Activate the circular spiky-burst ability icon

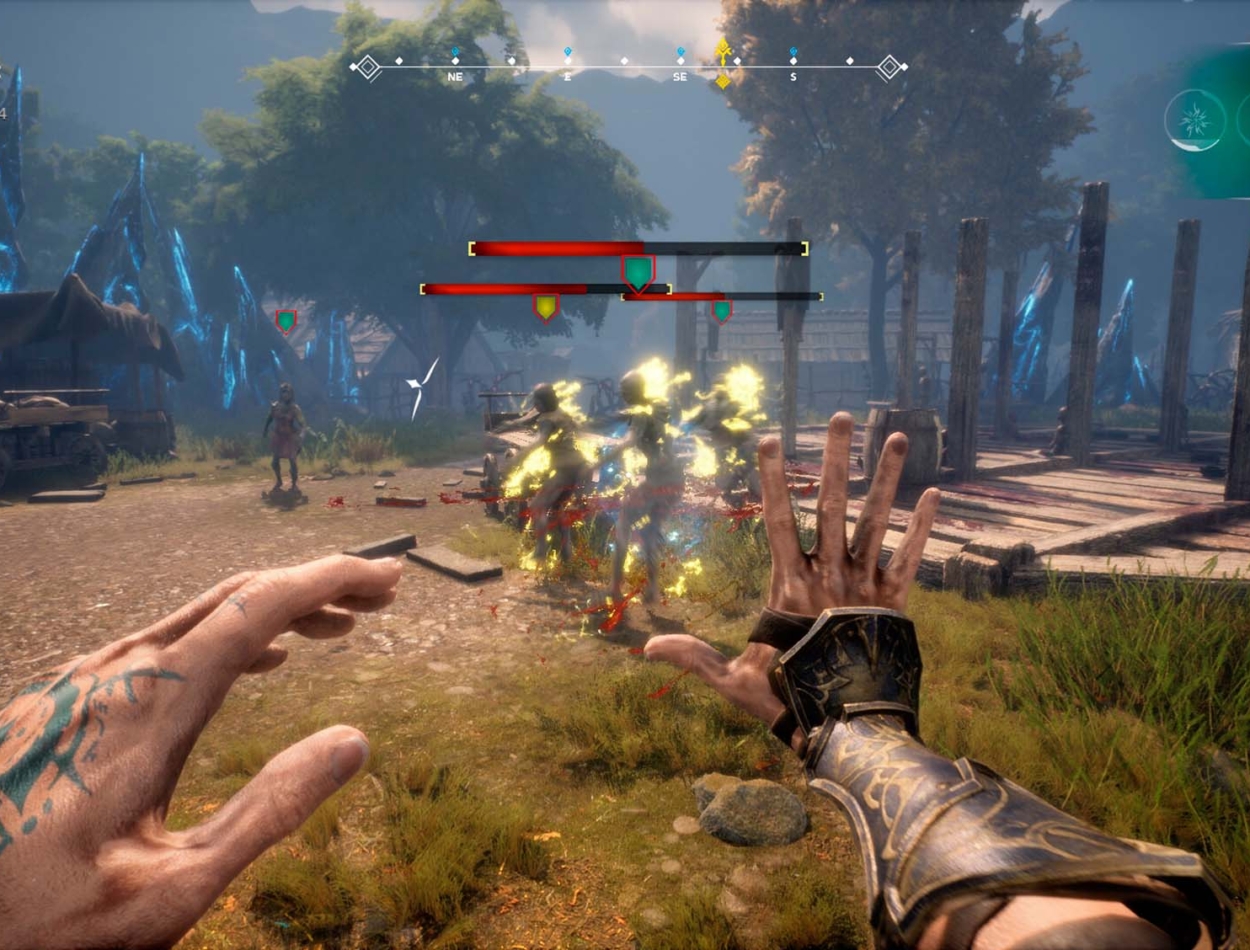(1194, 121)
